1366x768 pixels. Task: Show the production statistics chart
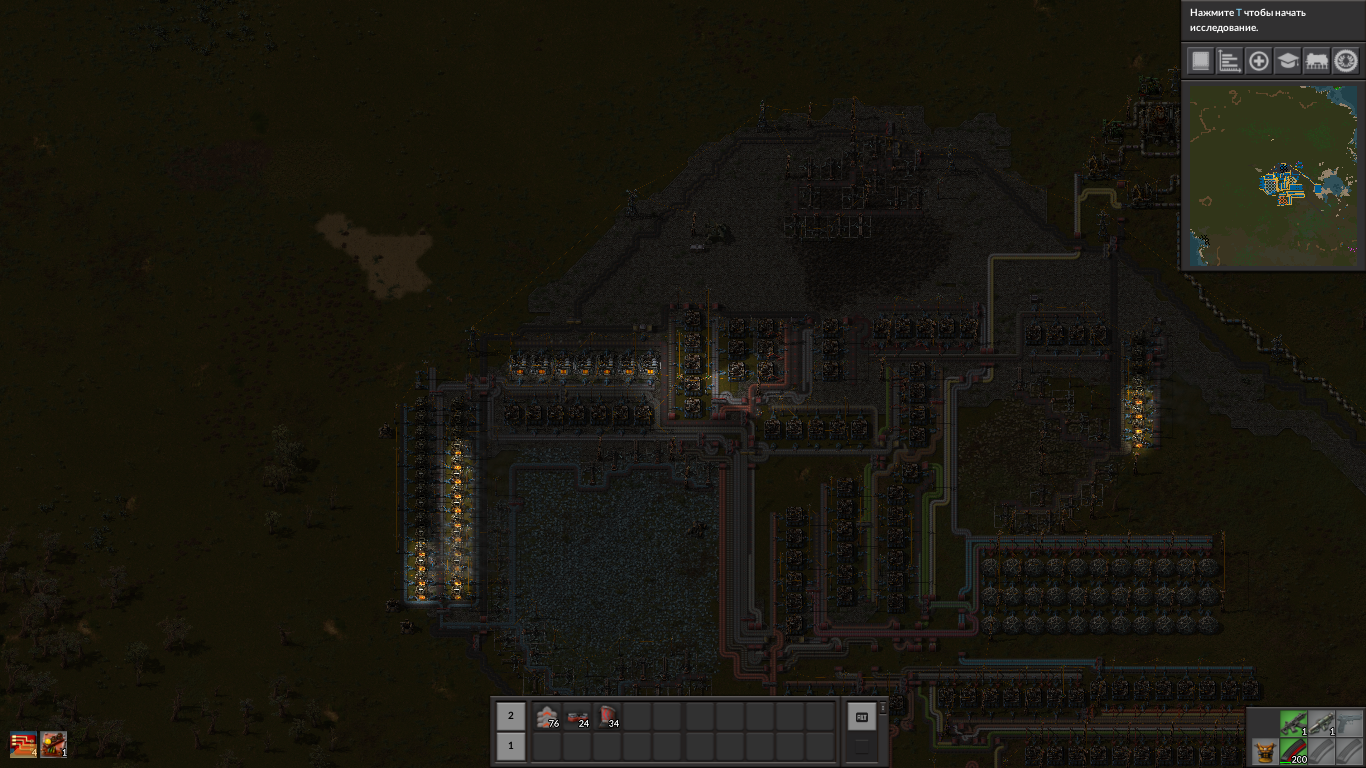tap(1229, 61)
